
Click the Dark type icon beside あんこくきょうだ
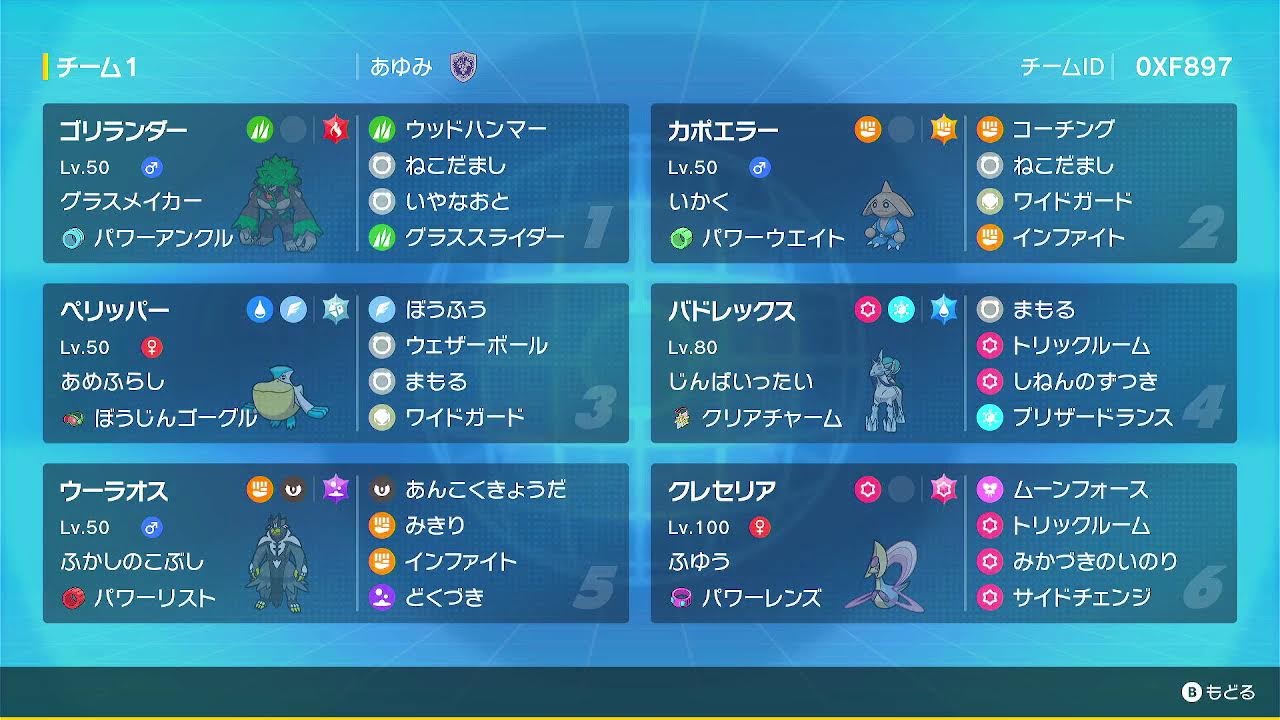tap(382, 489)
